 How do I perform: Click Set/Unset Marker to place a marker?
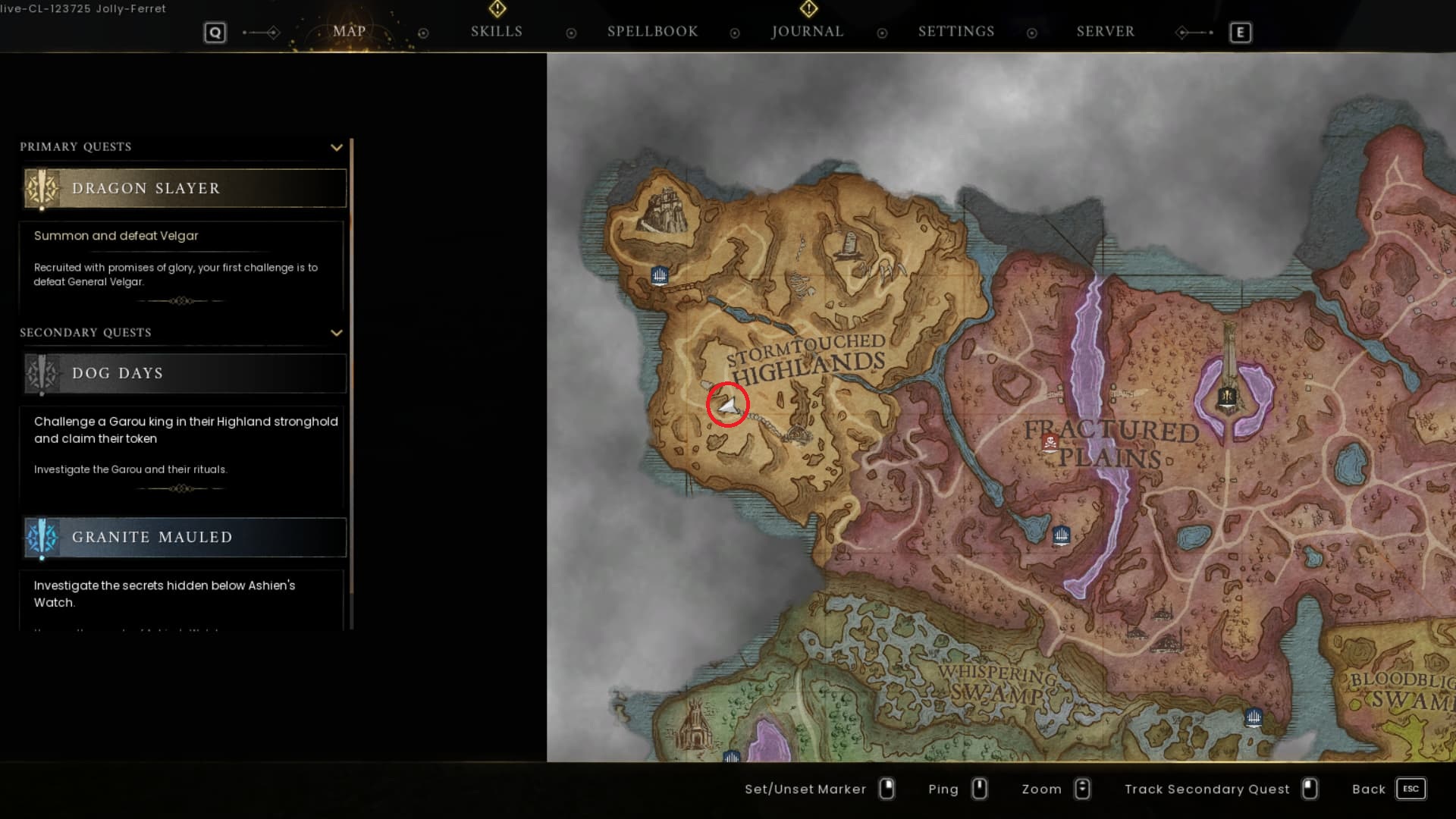tap(805, 789)
